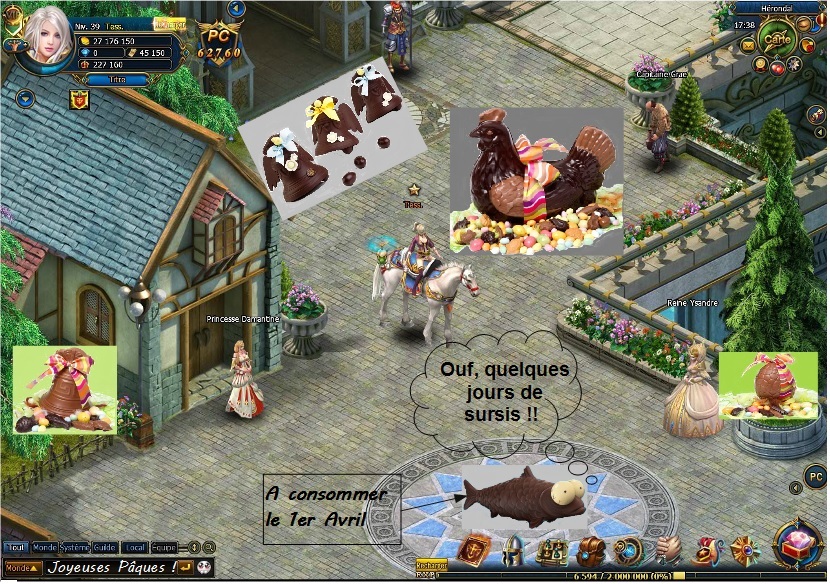This screenshot has height=584, width=830.
Task: Open the chat emoji face picker
Action: (203, 568)
